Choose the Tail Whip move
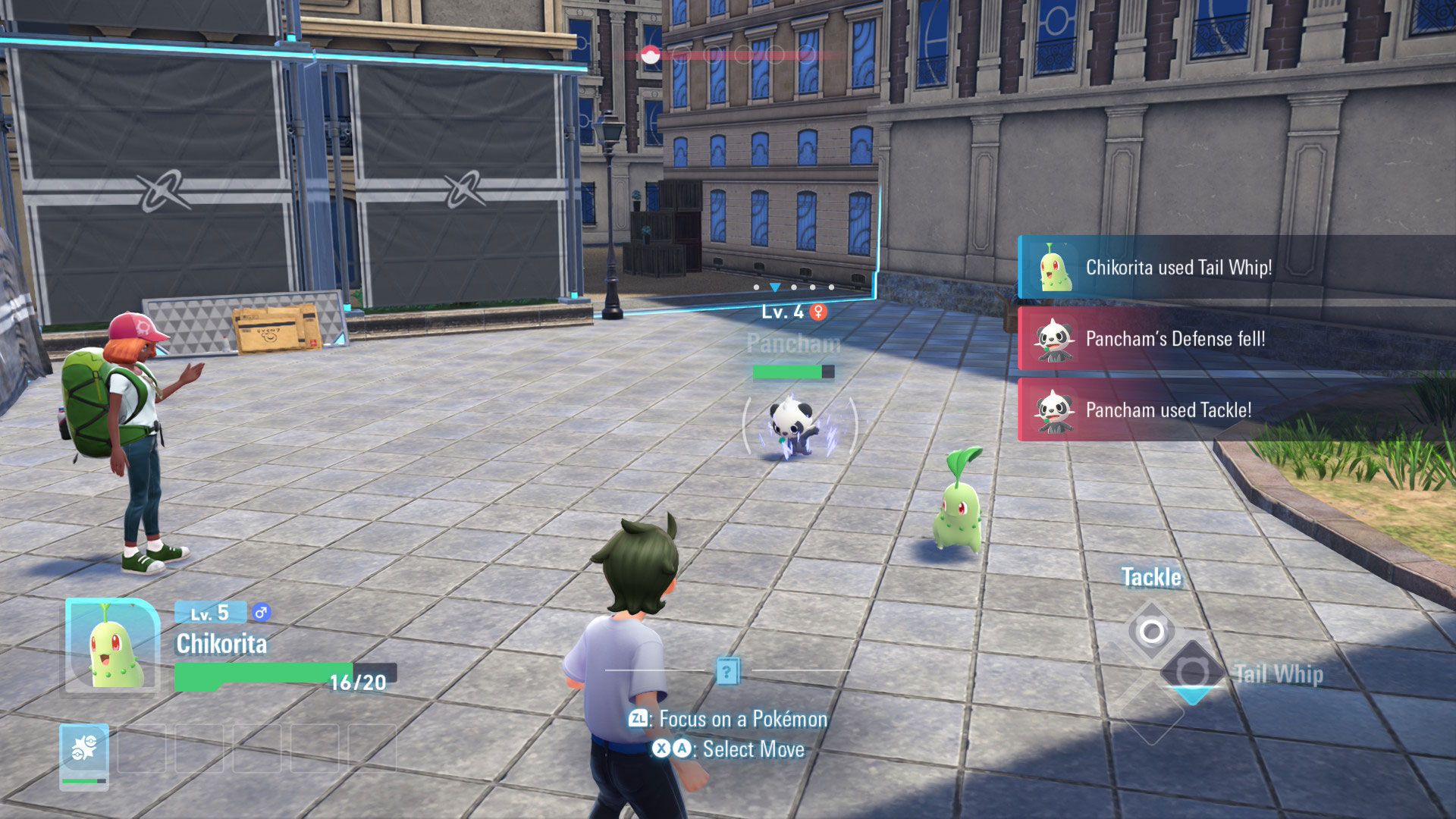Image resolution: width=1456 pixels, height=819 pixels. [1192, 672]
